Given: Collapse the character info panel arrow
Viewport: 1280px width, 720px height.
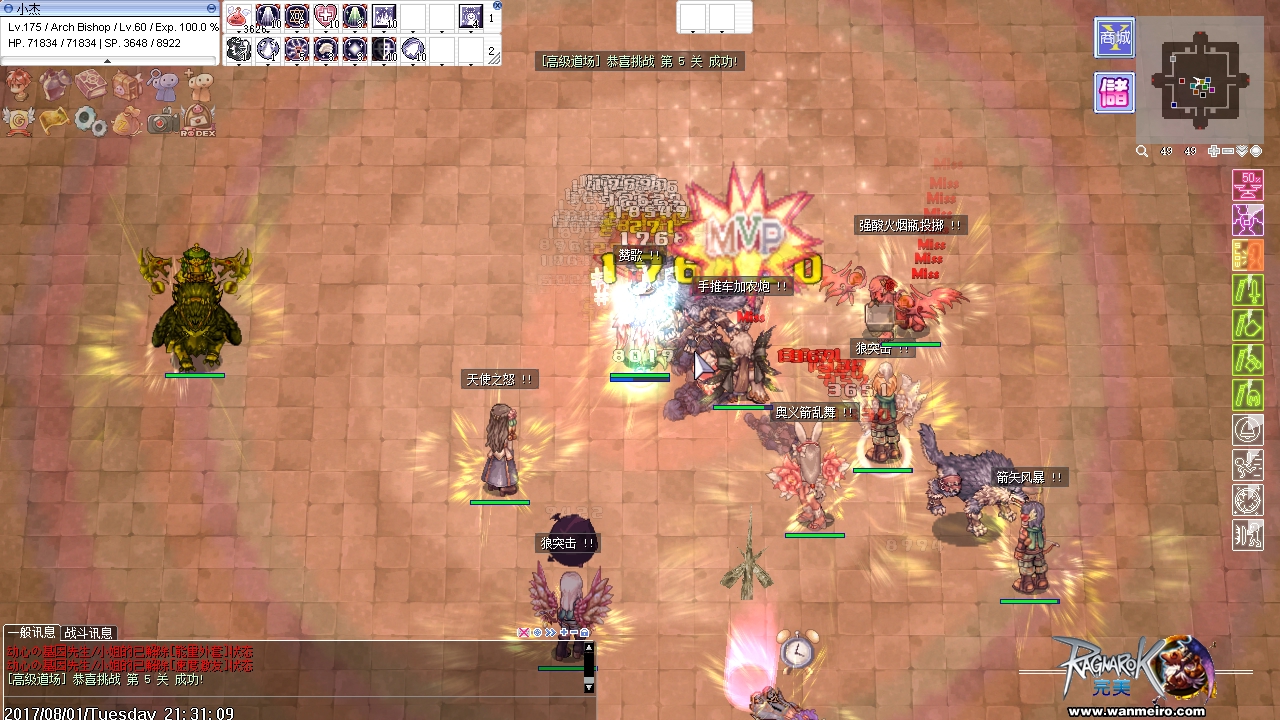Looking at the screenshot, I should [x=109, y=60].
